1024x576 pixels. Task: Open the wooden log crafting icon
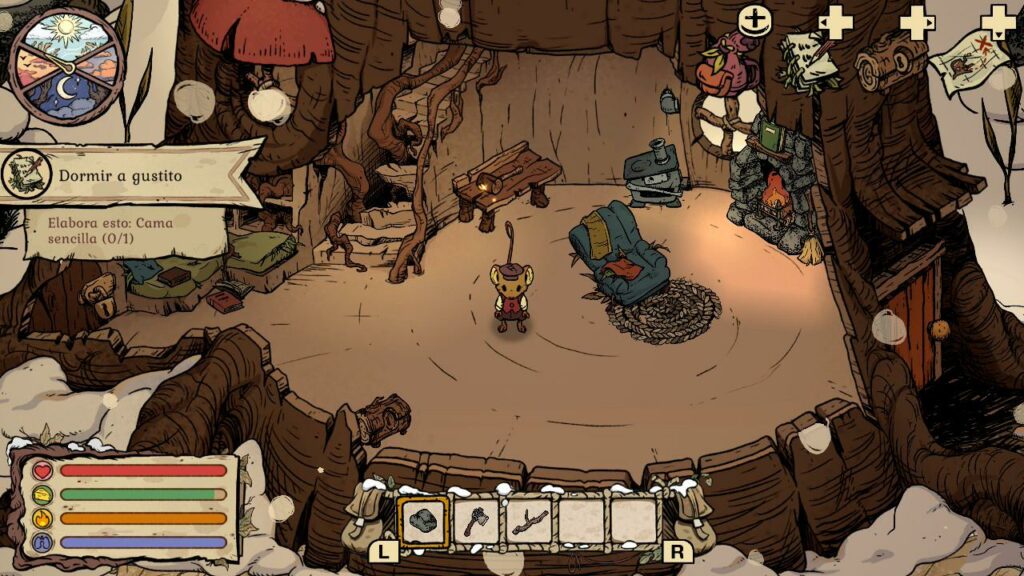pyautogui.click(x=891, y=60)
